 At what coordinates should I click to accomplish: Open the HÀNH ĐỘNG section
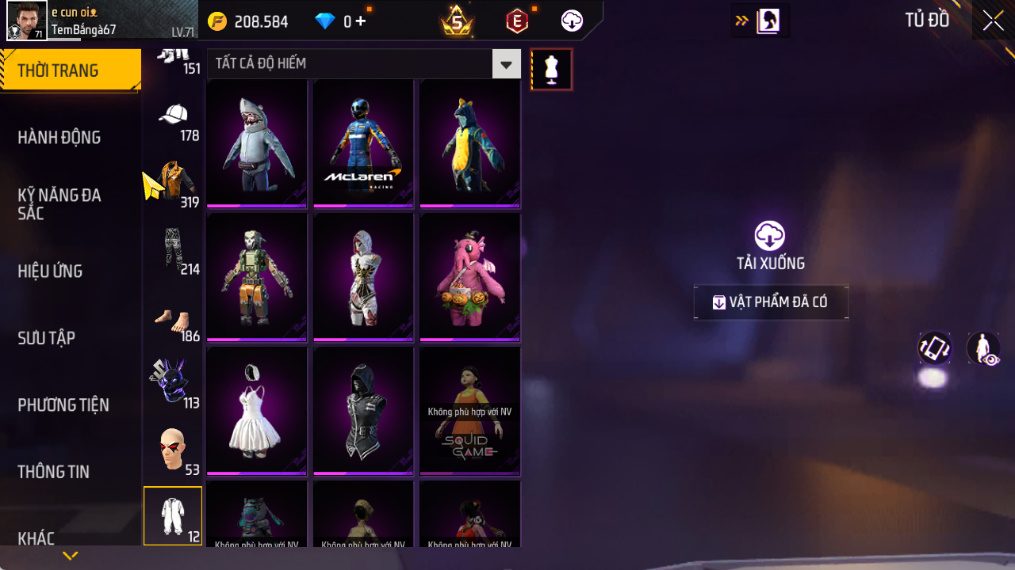click(x=60, y=137)
